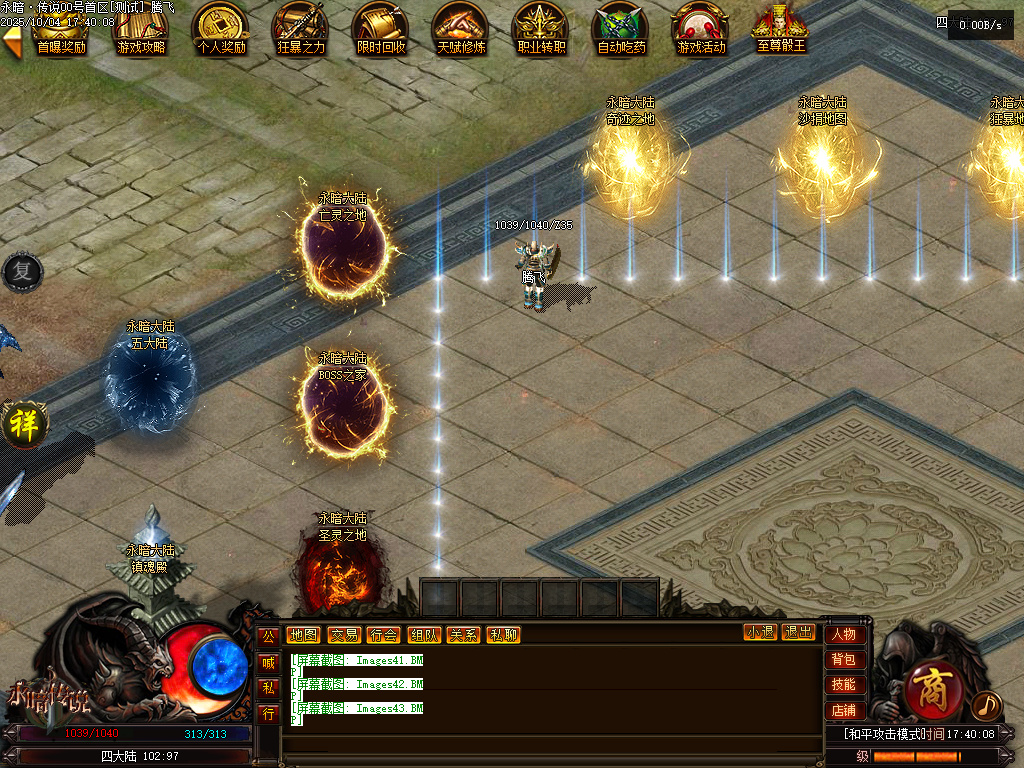Open the 人物 character panel
The width and height of the screenshot is (1024, 768).
[844, 634]
